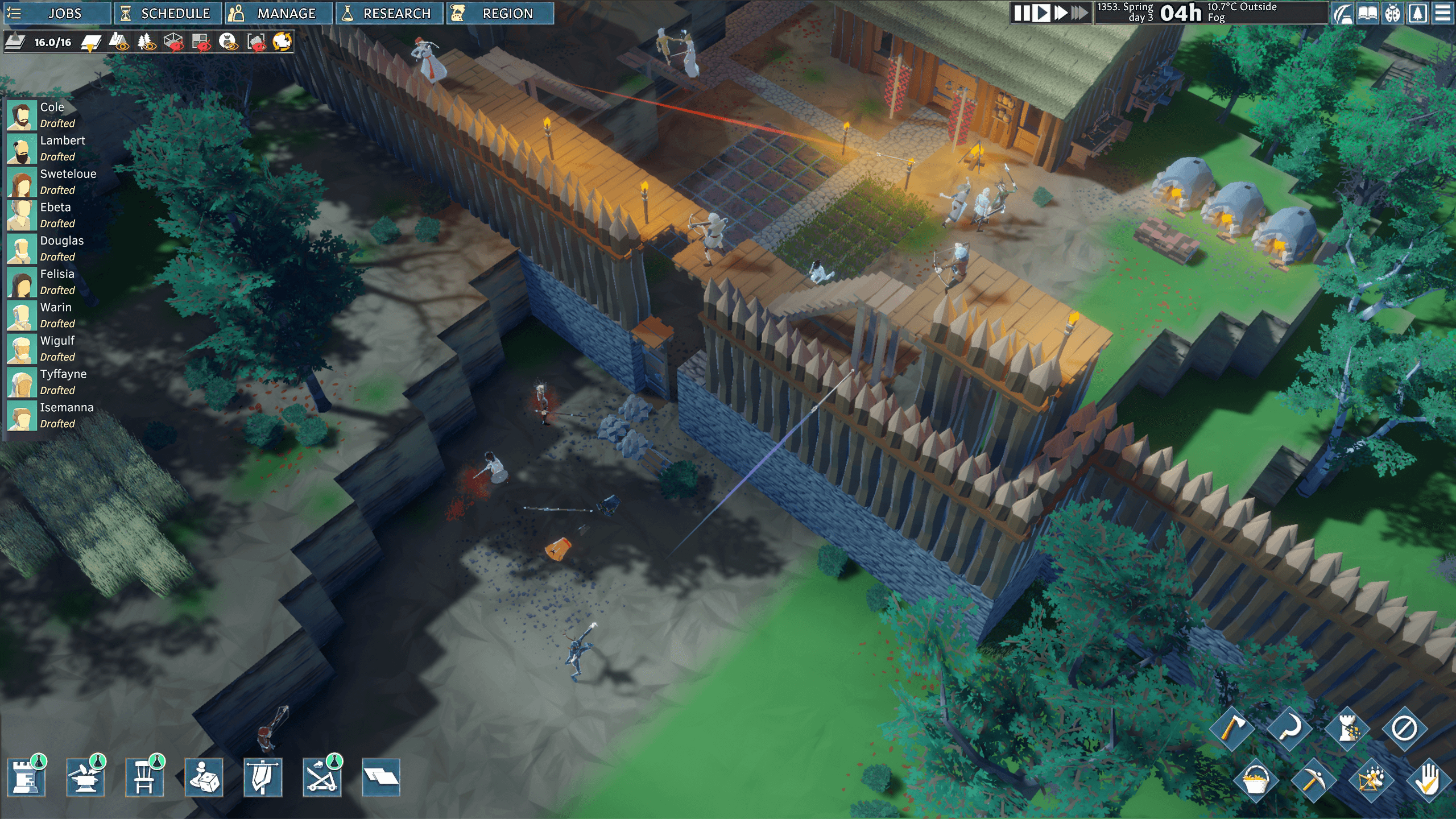Switch to the Region view

pos(499,13)
